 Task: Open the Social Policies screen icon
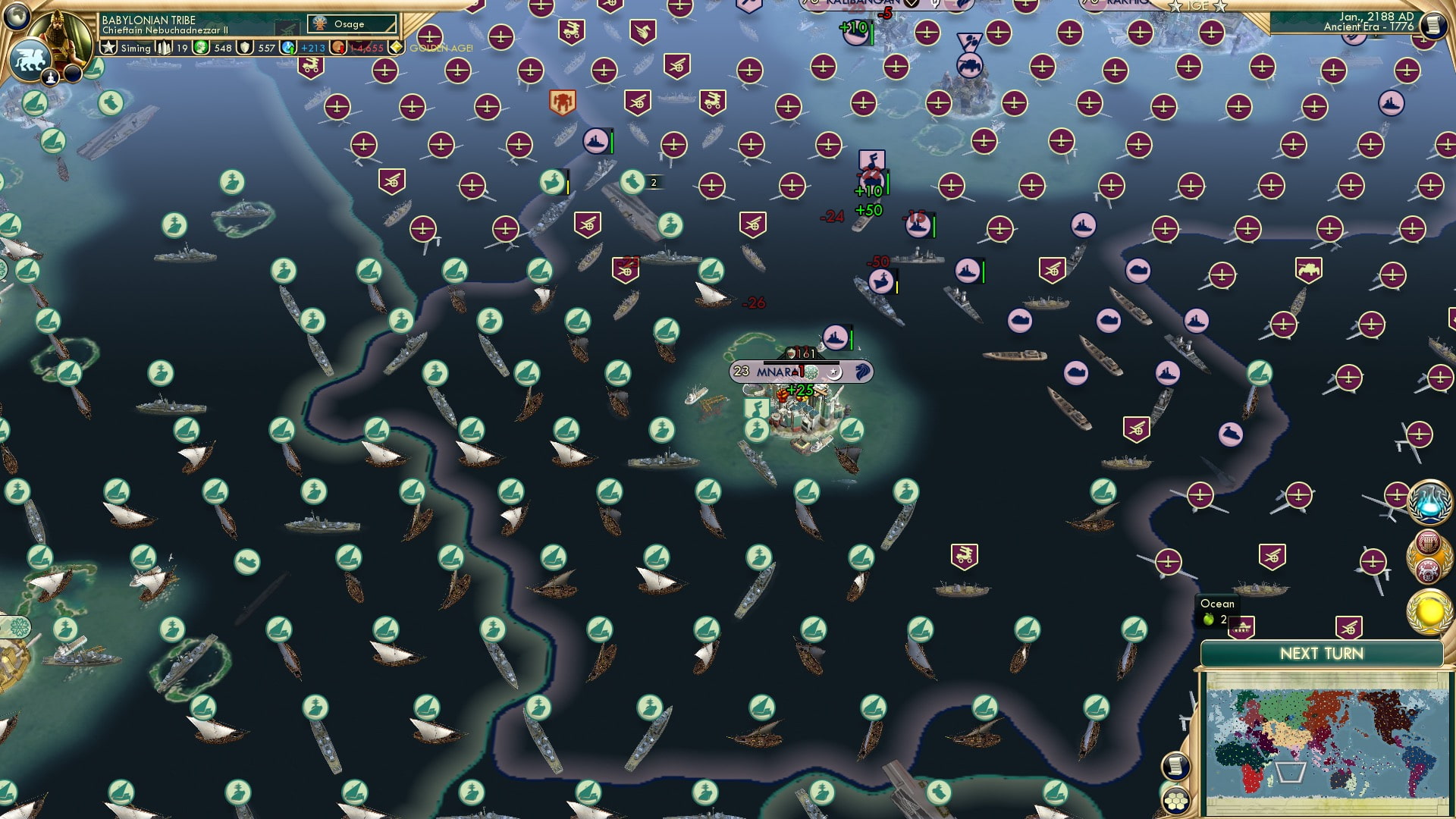tap(1429, 542)
